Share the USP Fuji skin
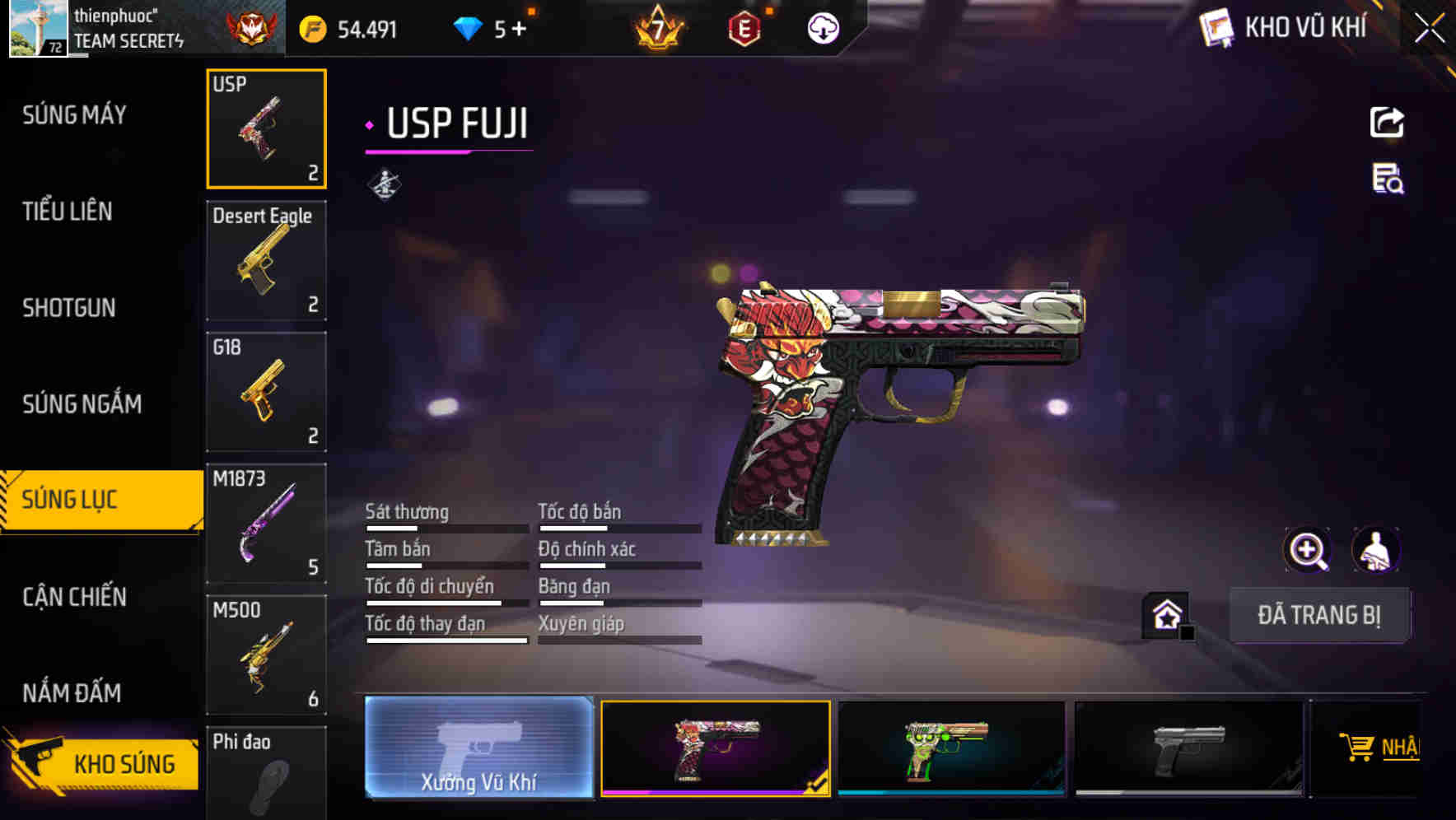This screenshot has width=1456, height=820. pos(1388,122)
